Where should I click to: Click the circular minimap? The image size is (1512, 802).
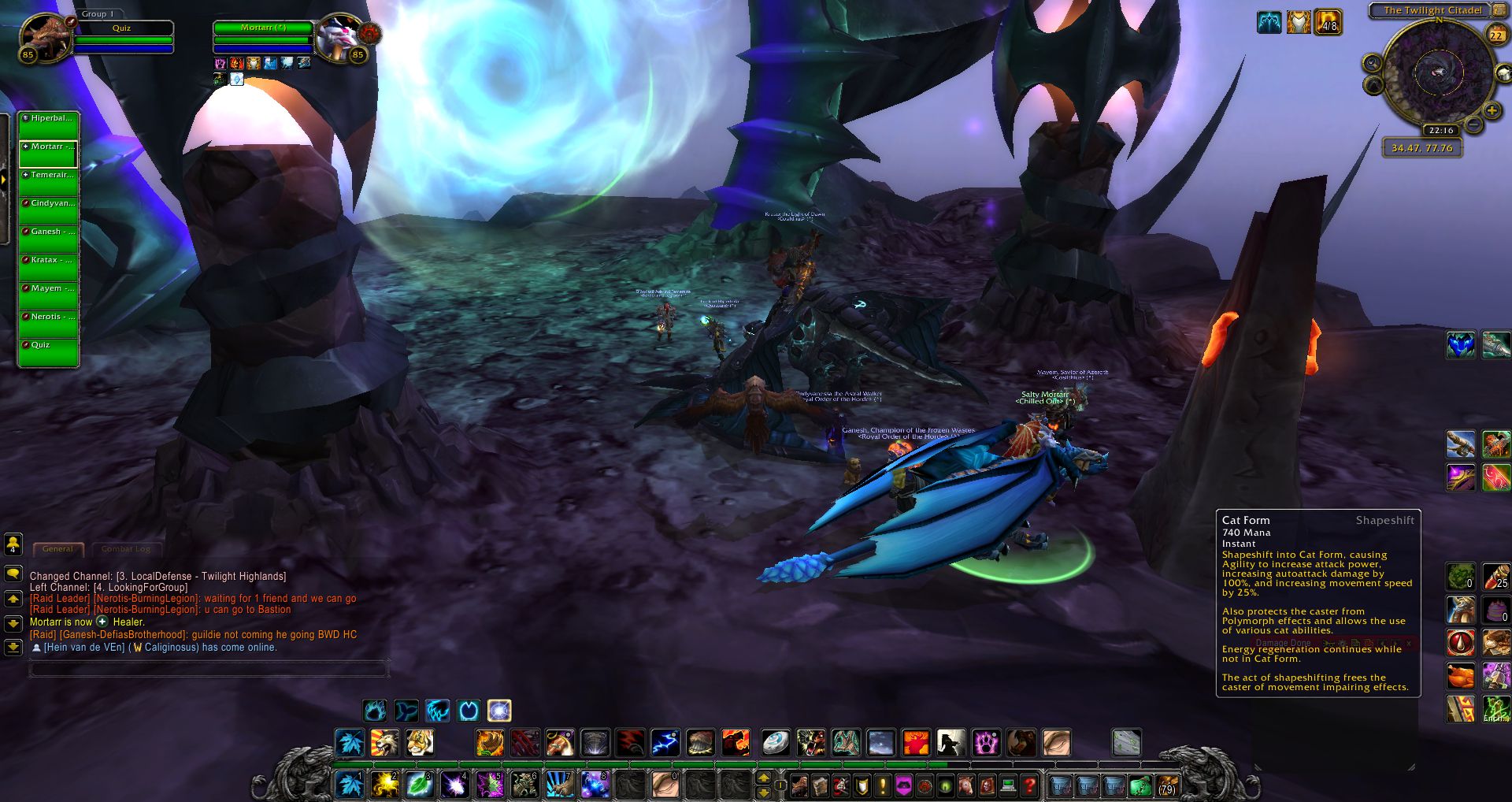point(1436,74)
